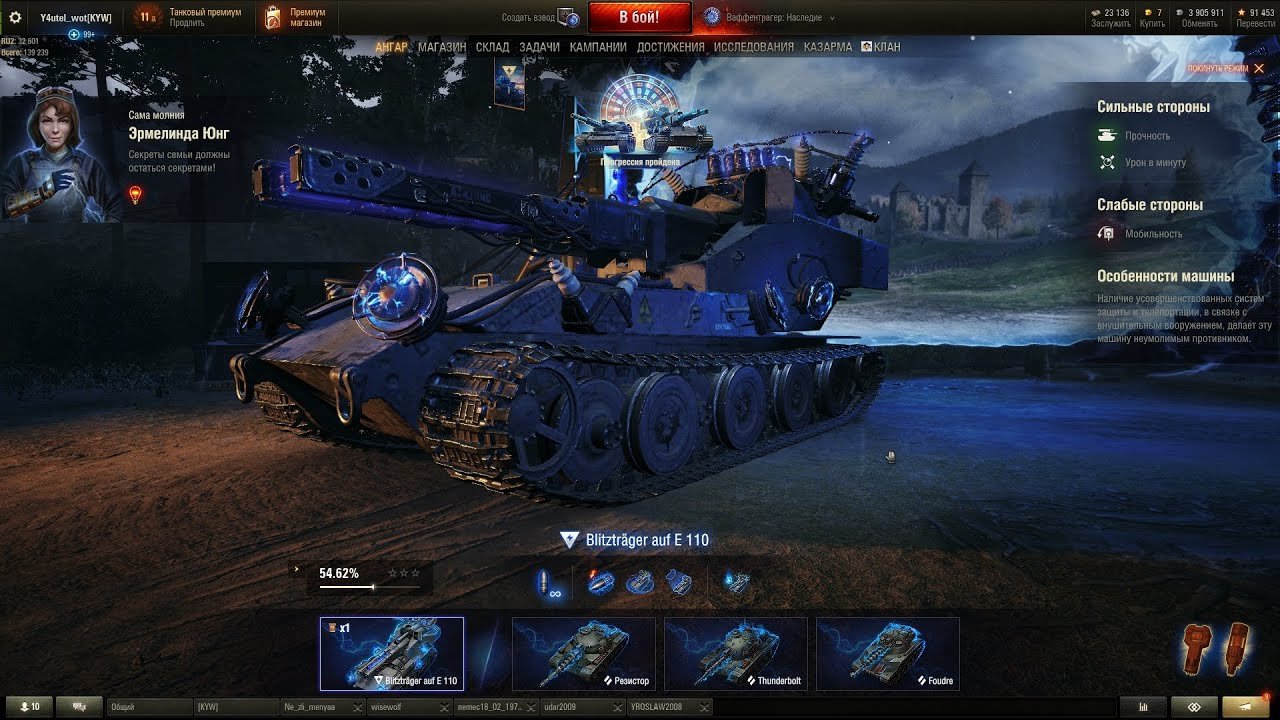Switch to the КАЗАРМА tab
The height and width of the screenshot is (720, 1280).
(x=828, y=47)
